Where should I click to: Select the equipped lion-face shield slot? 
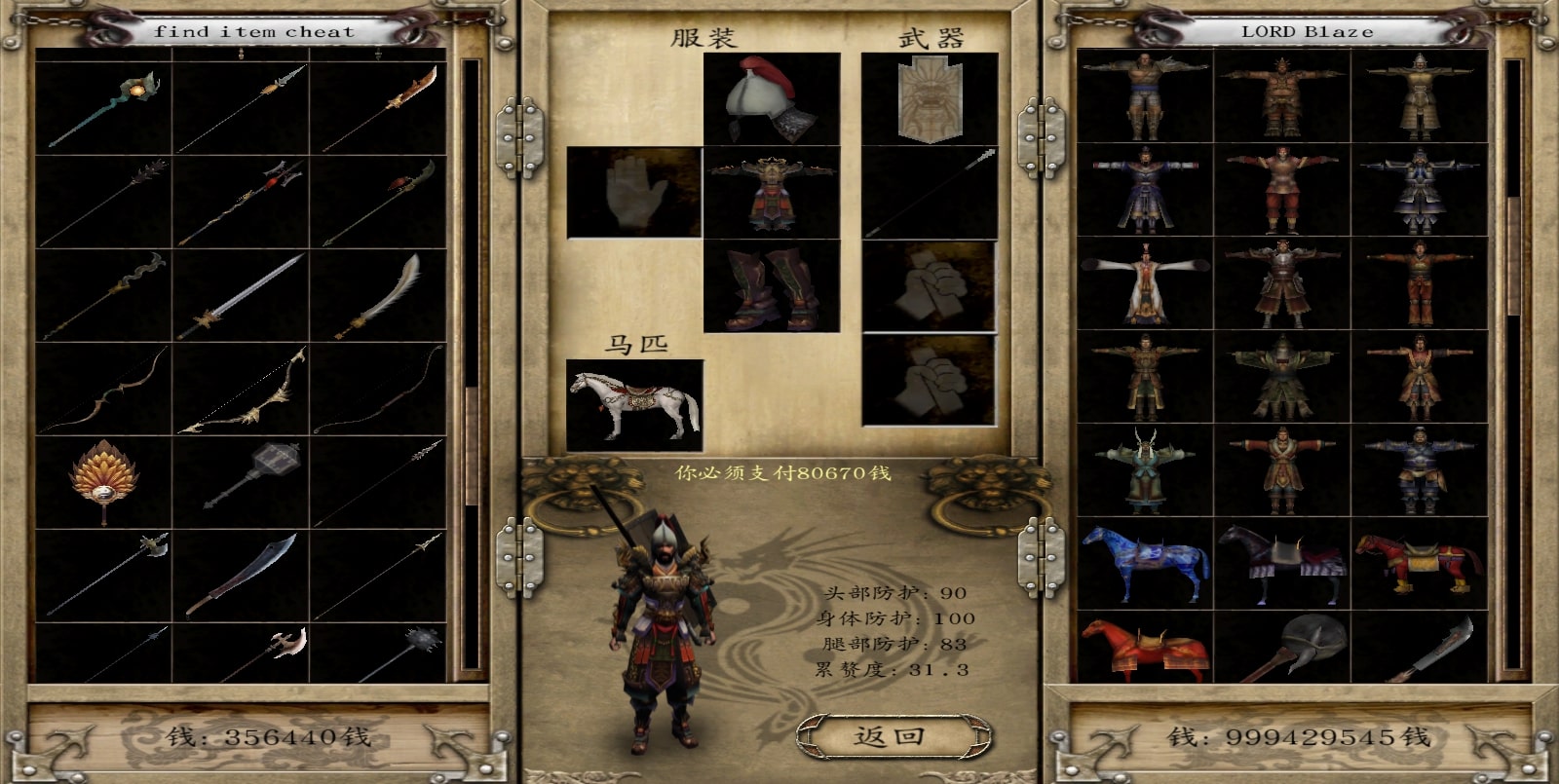(930, 98)
